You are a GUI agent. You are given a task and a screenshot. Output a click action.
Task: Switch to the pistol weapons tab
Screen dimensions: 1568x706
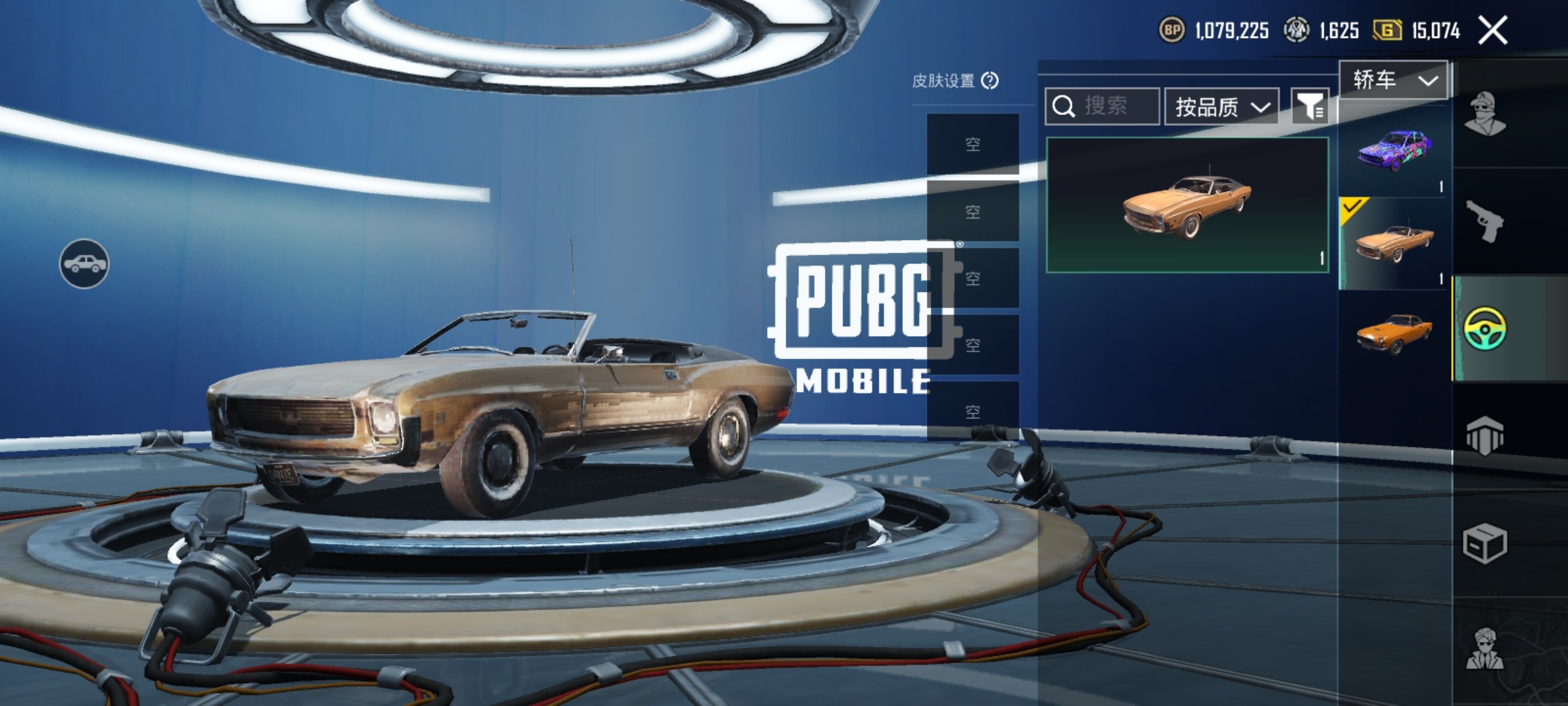pos(1484,221)
